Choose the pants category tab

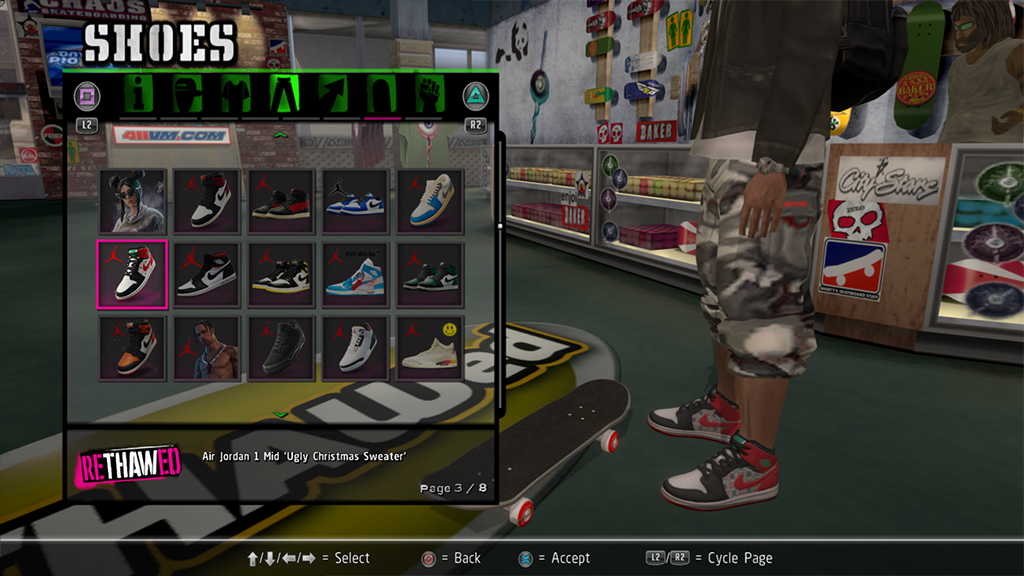284,95
